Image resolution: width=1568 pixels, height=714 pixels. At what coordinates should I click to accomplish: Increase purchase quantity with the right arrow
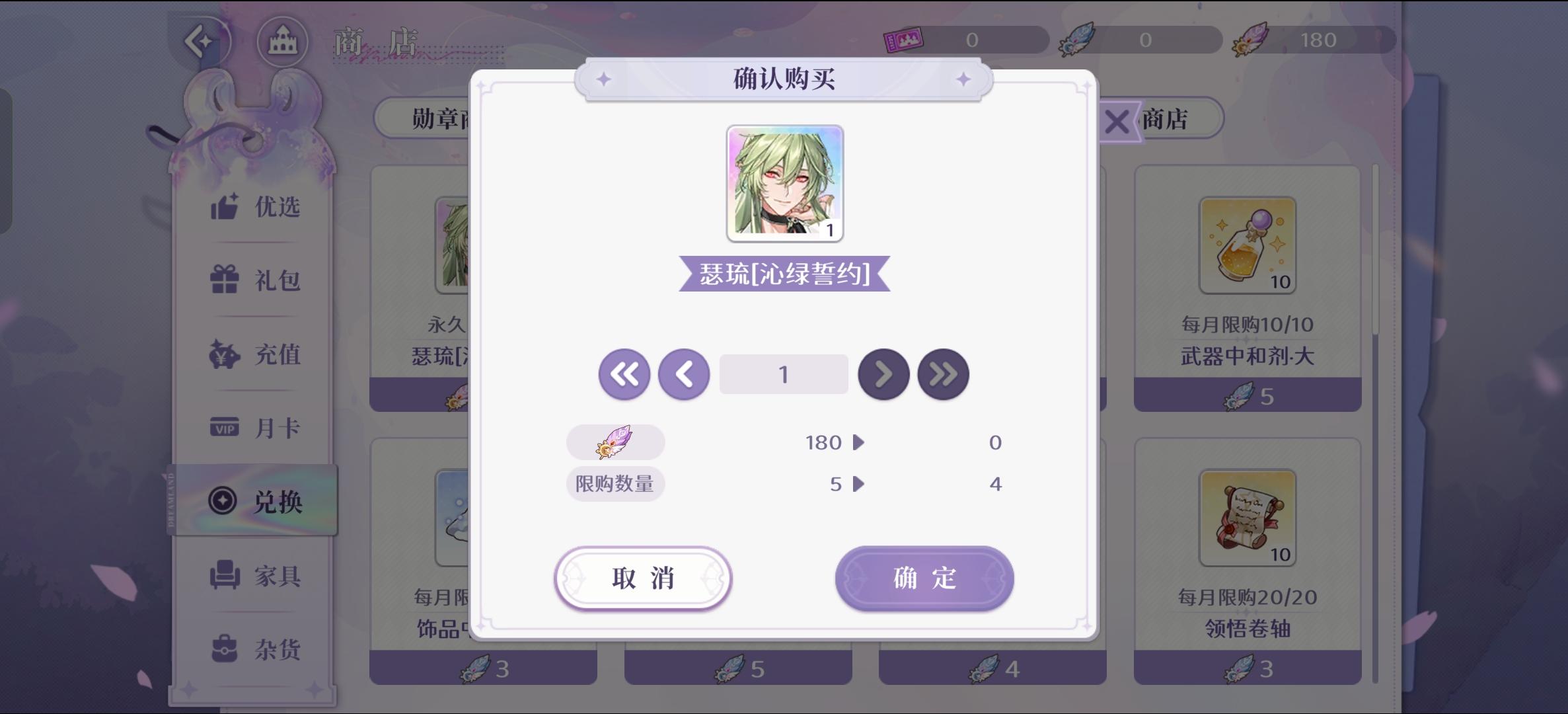(x=883, y=374)
